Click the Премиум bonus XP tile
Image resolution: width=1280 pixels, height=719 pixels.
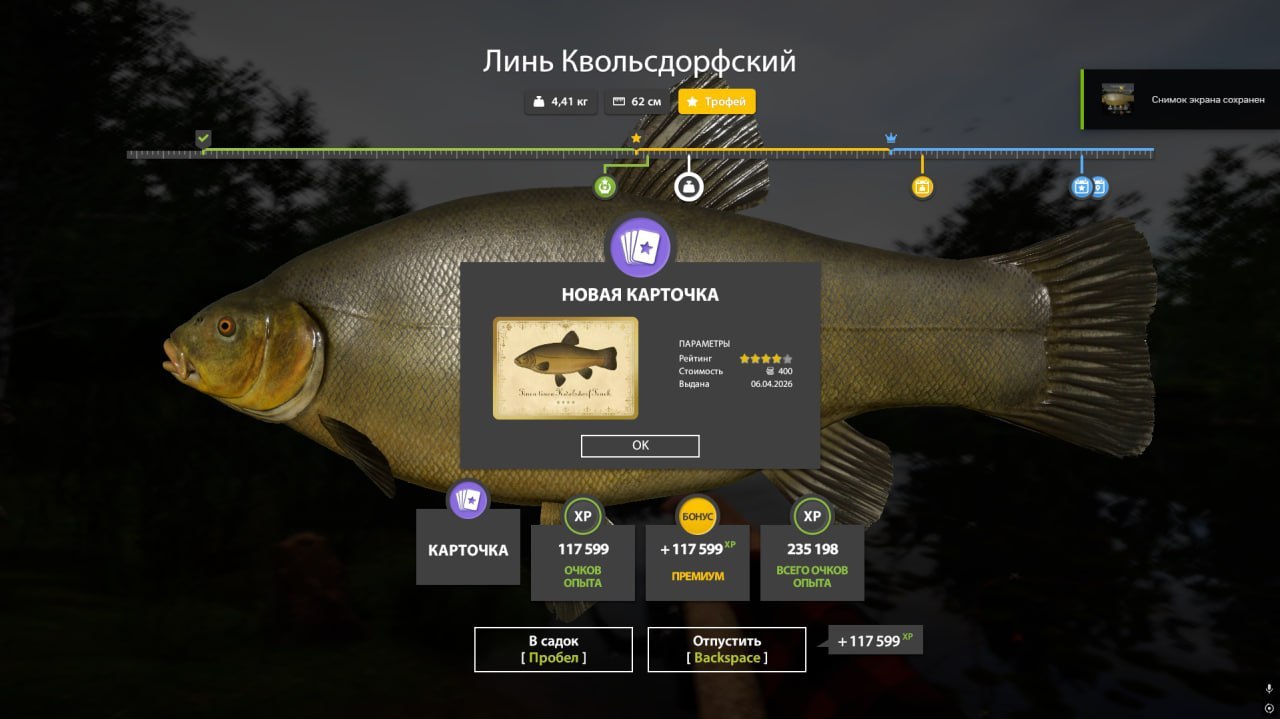pos(697,562)
